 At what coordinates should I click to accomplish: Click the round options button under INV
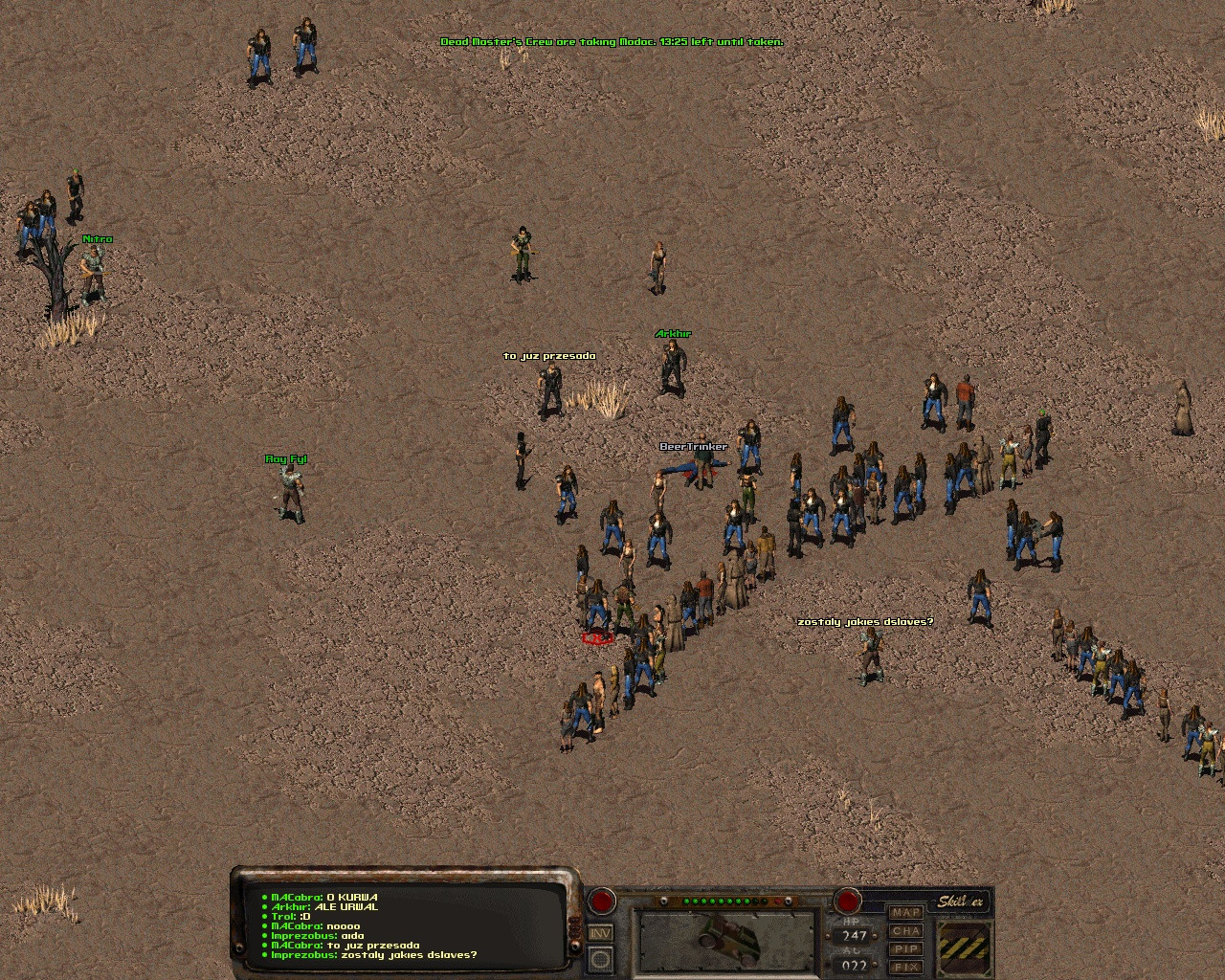tap(601, 959)
